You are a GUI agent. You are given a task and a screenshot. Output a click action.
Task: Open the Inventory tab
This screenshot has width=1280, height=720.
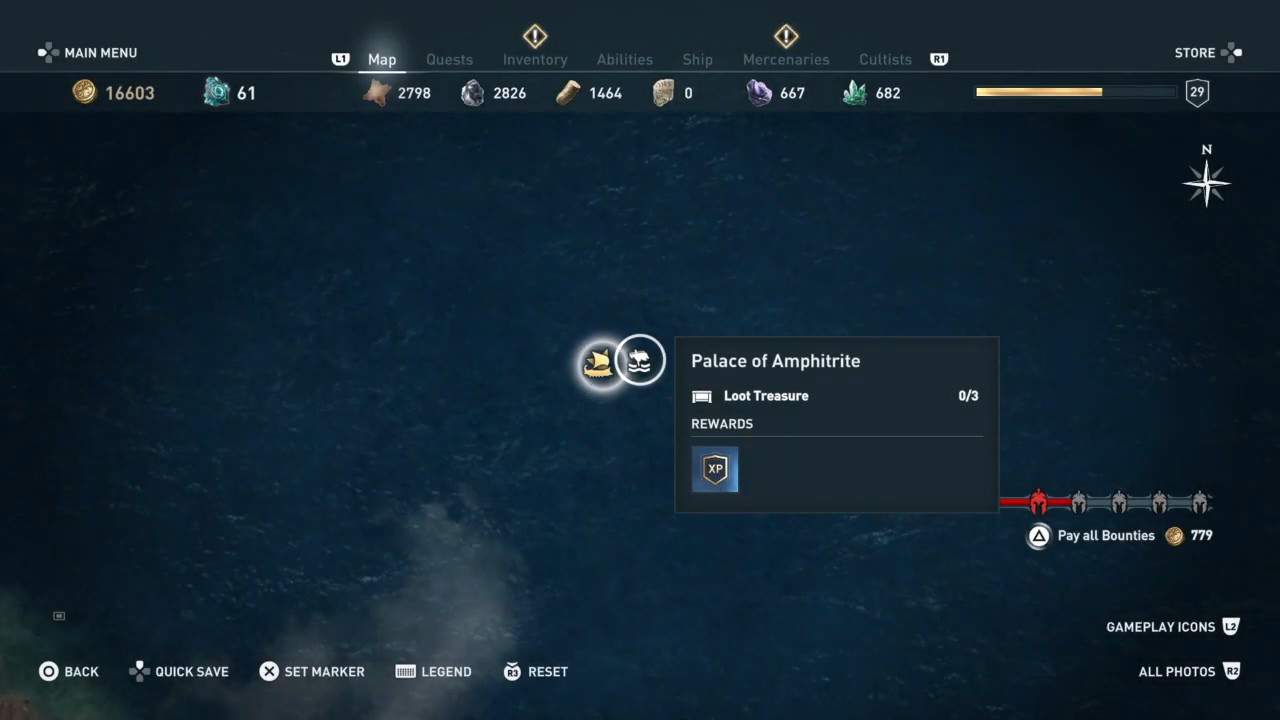[535, 60]
